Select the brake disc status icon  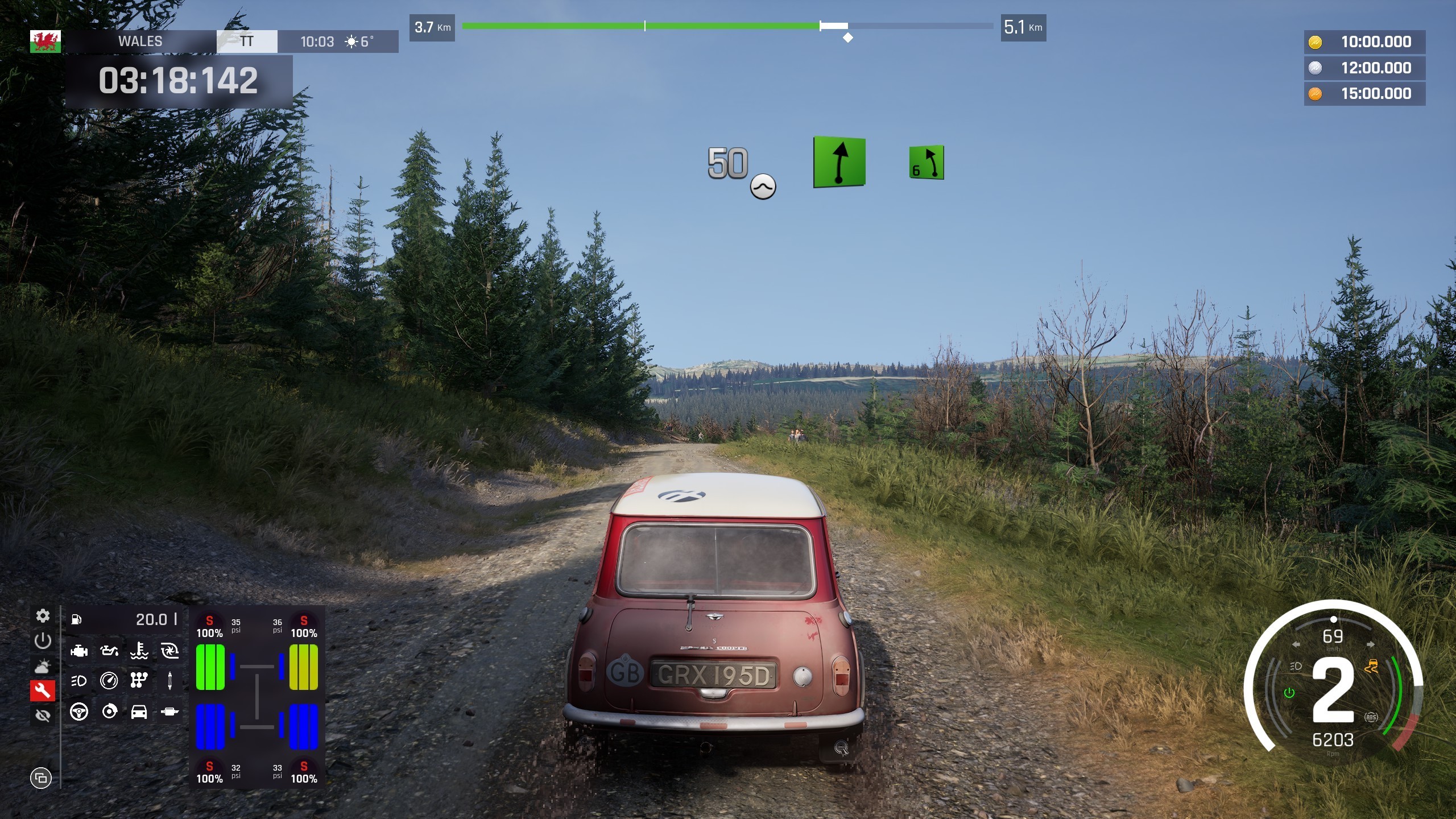109,712
